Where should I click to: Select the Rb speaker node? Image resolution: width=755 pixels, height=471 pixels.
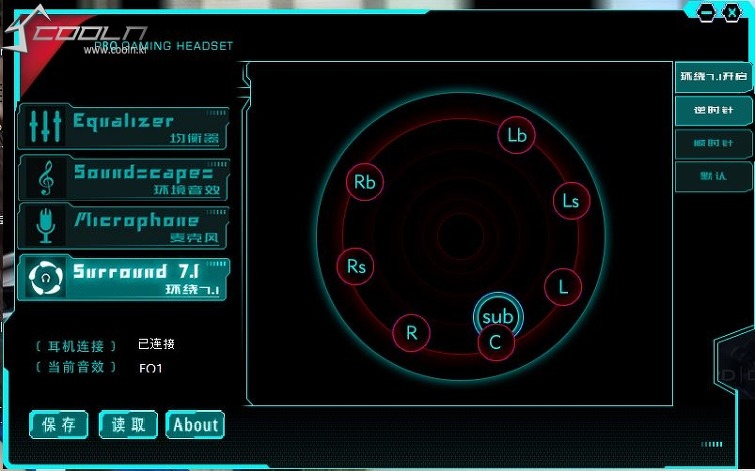coord(365,181)
